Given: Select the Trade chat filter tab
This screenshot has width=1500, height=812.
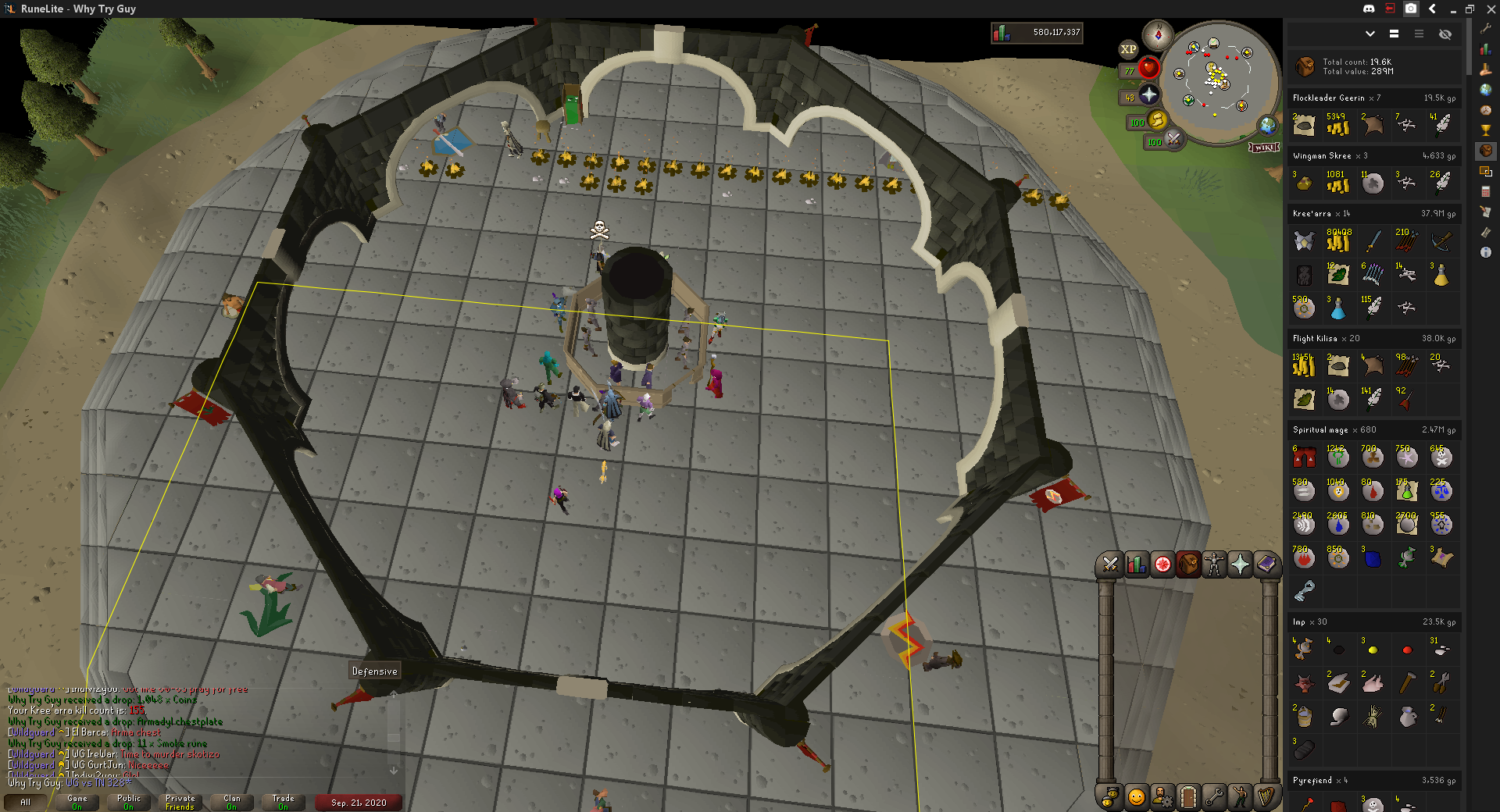Looking at the screenshot, I should point(283,802).
